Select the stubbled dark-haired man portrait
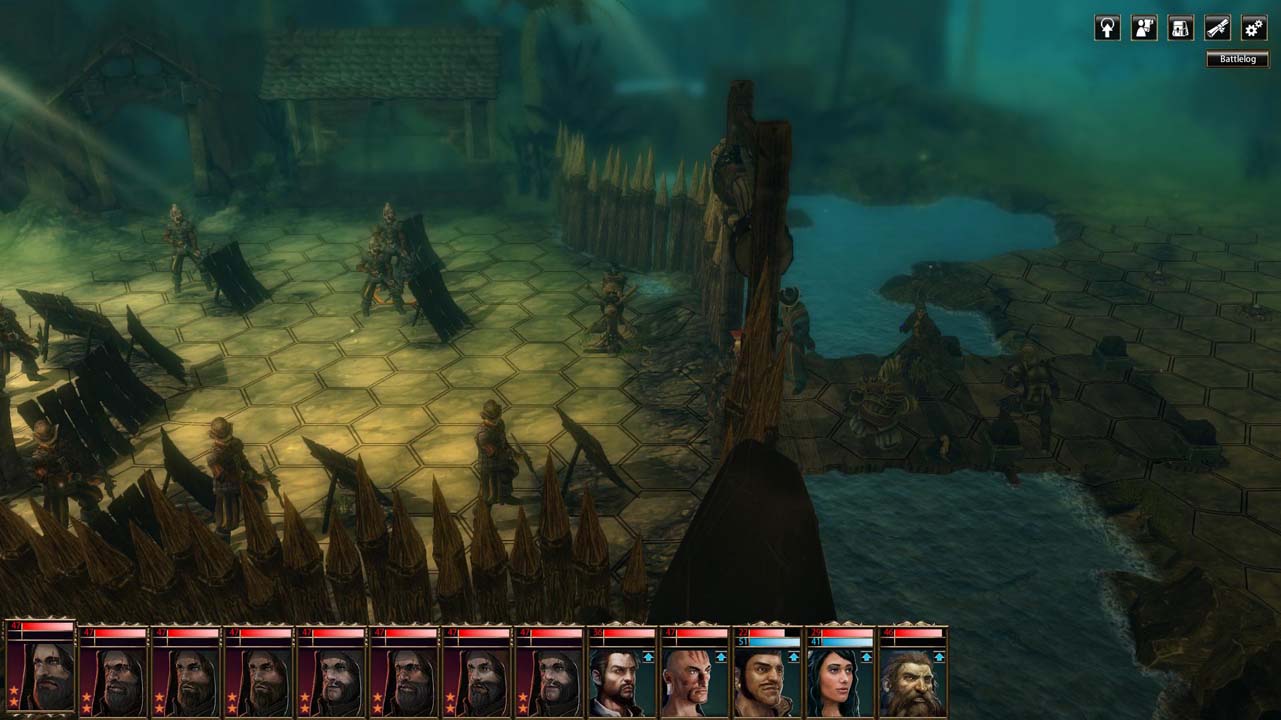The height and width of the screenshot is (720, 1281). [620, 681]
